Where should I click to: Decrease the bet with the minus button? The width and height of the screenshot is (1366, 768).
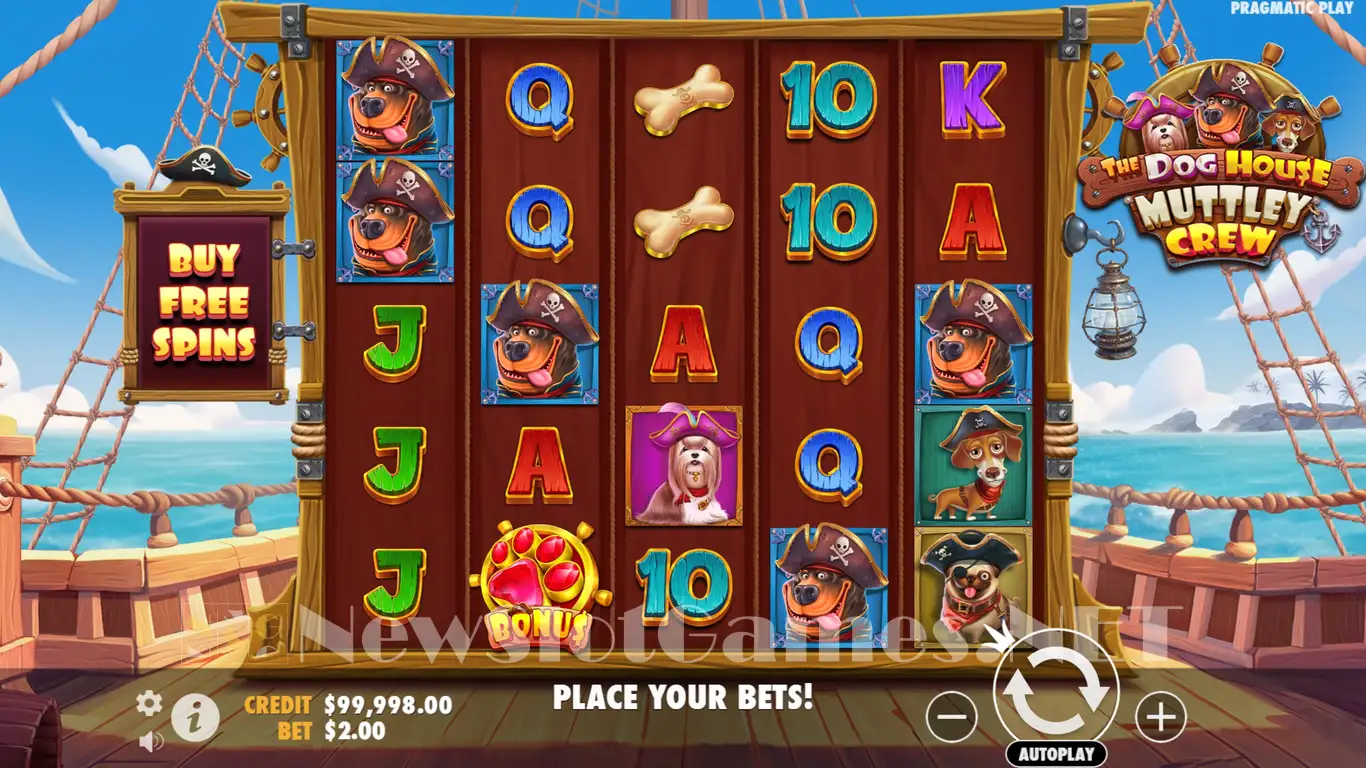click(x=951, y=716)
